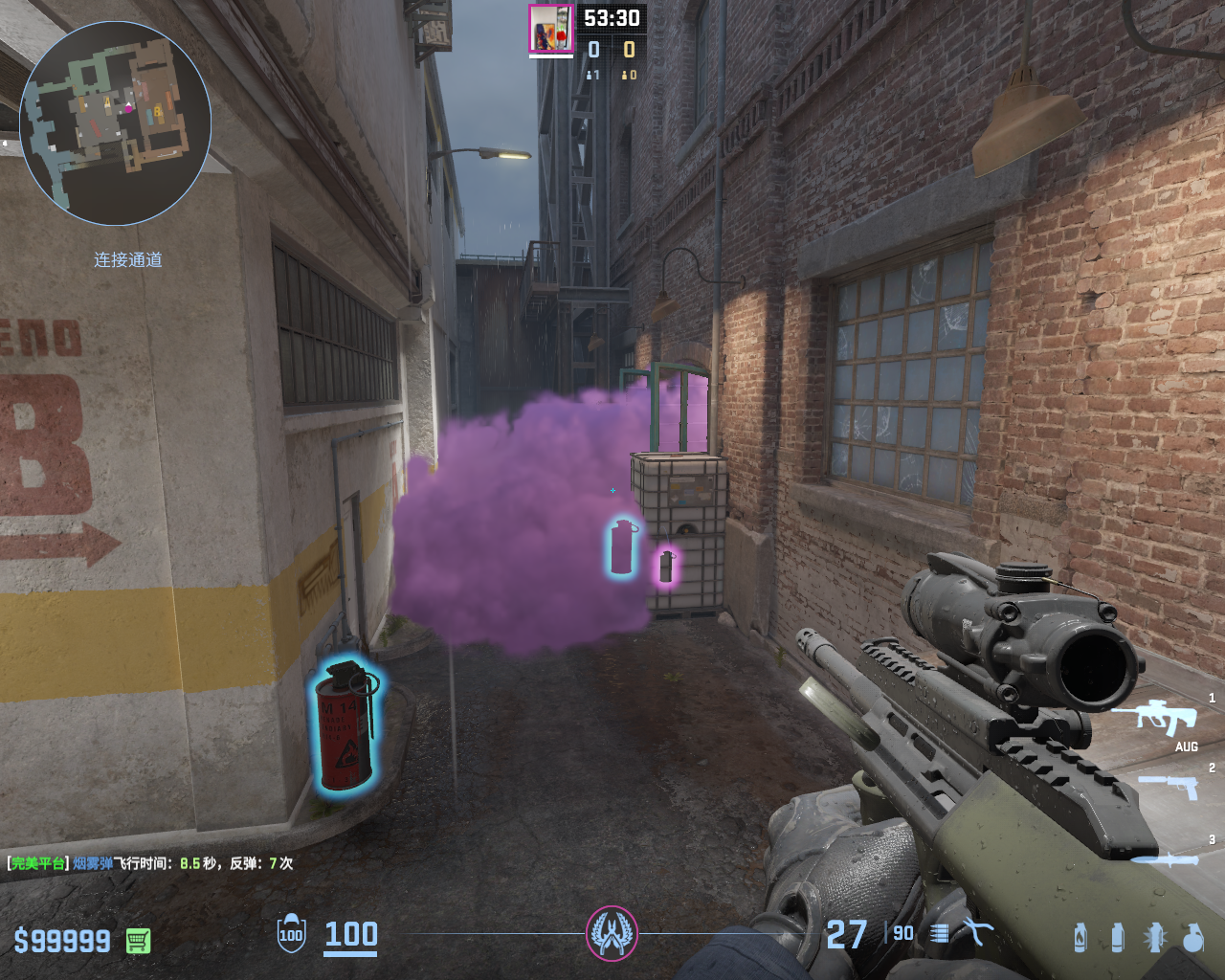This screenshot has height=980, width=1225.
Task: Open the green buy menu cart icon
Action: 139,941
